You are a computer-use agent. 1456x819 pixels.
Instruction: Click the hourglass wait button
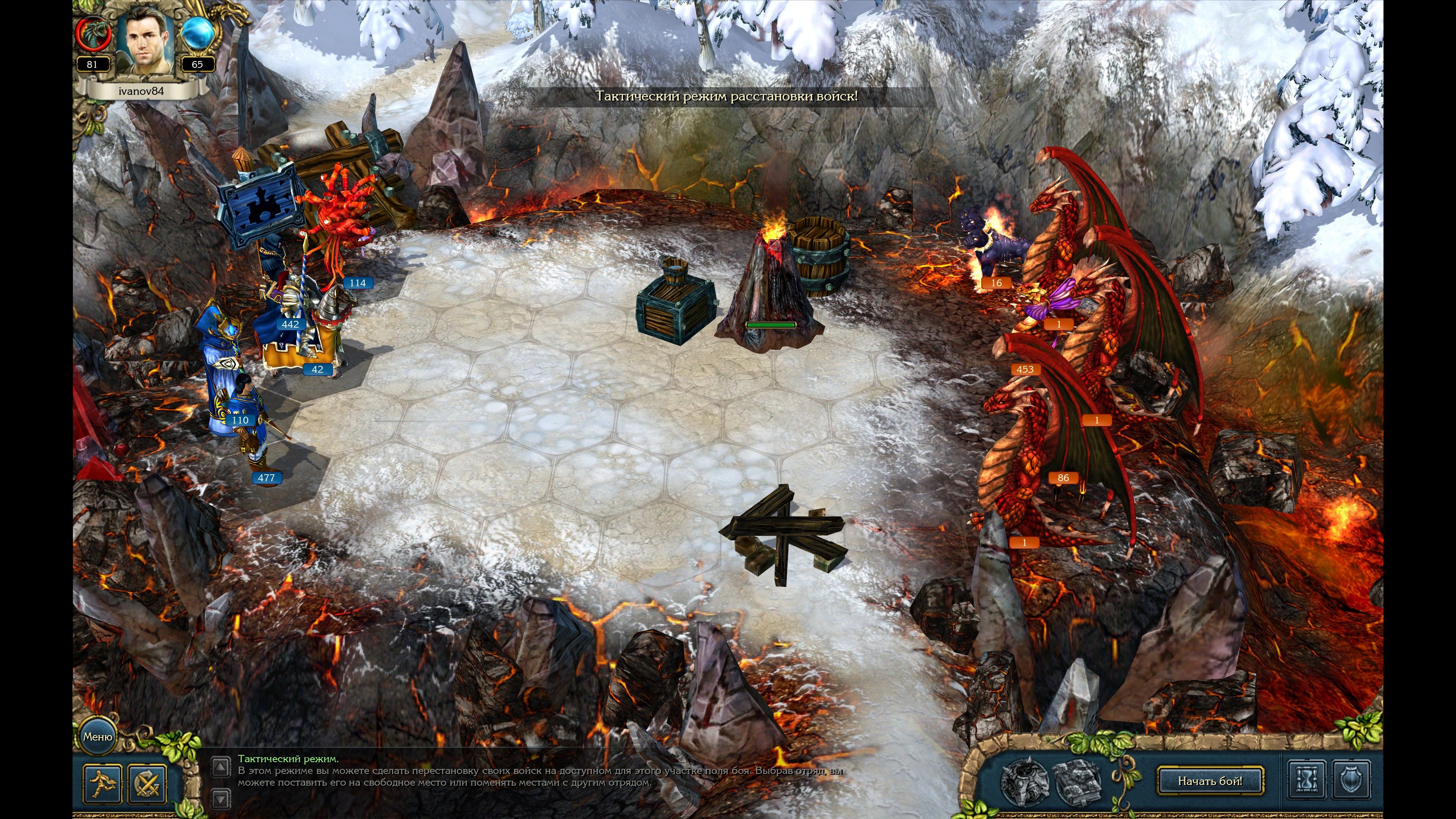coord(1306,781)
